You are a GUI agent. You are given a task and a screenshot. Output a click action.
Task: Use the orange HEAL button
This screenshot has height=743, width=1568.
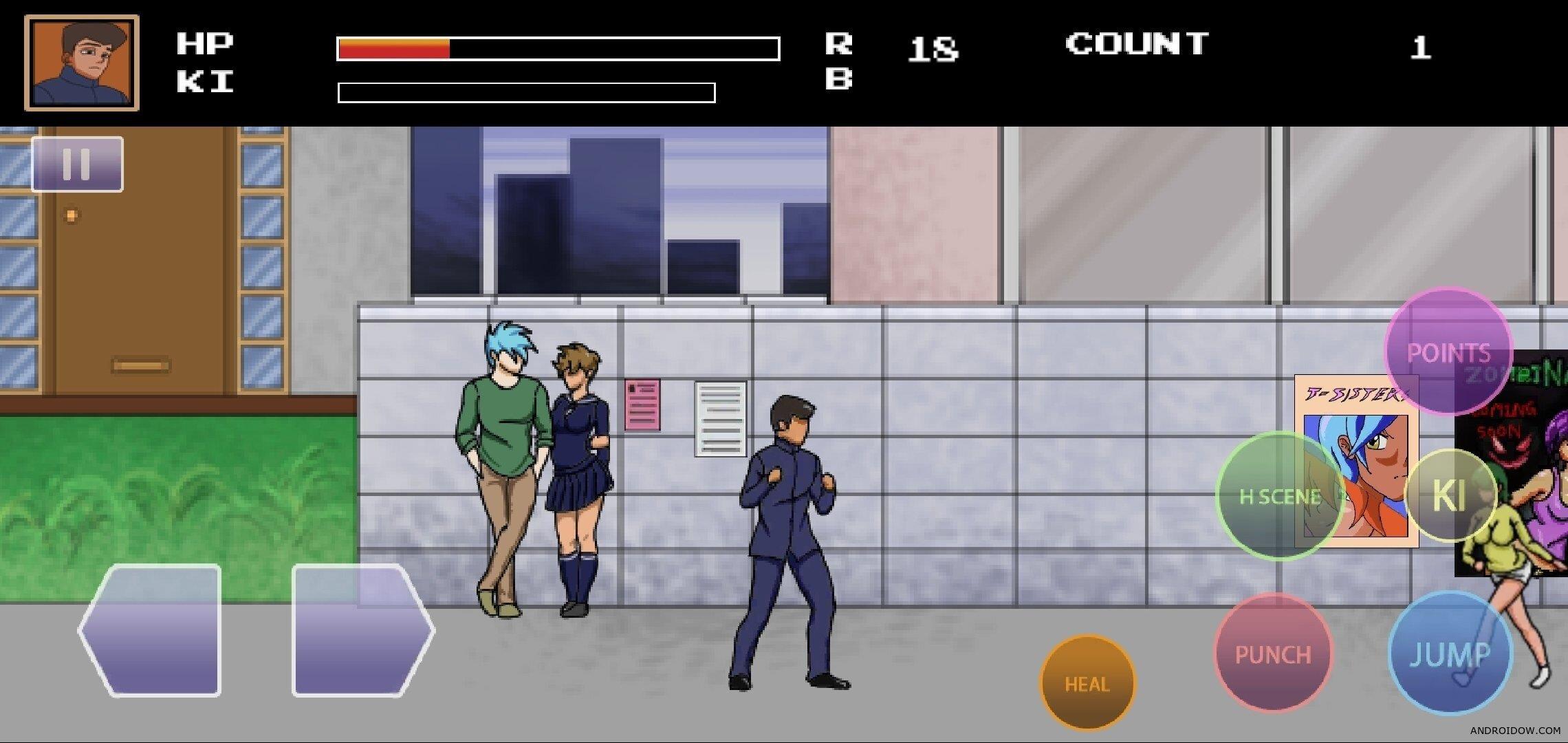coord(1087,682)
